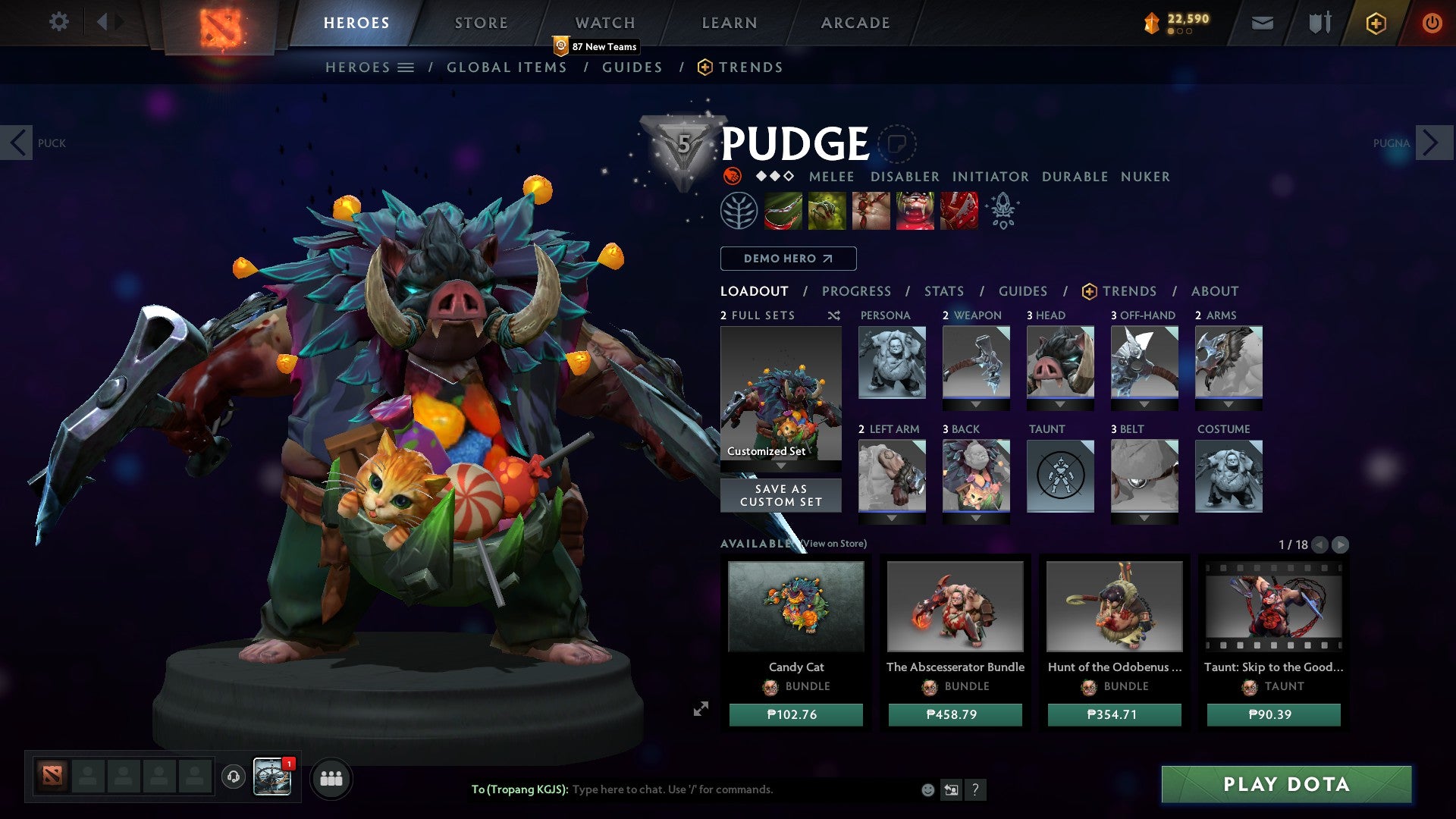The image size is (1456, 819).
Task: Open Dota Plus via the orange plus icon
Action: pyautogui.click(x=1375, y=23)
